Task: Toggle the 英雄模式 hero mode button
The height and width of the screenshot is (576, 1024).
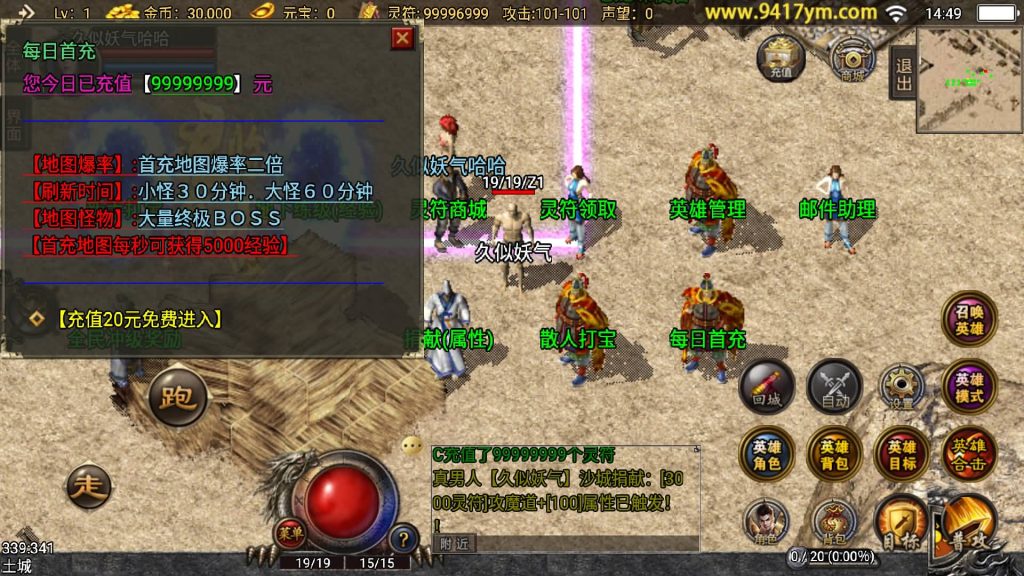Action: click(969, 387)
